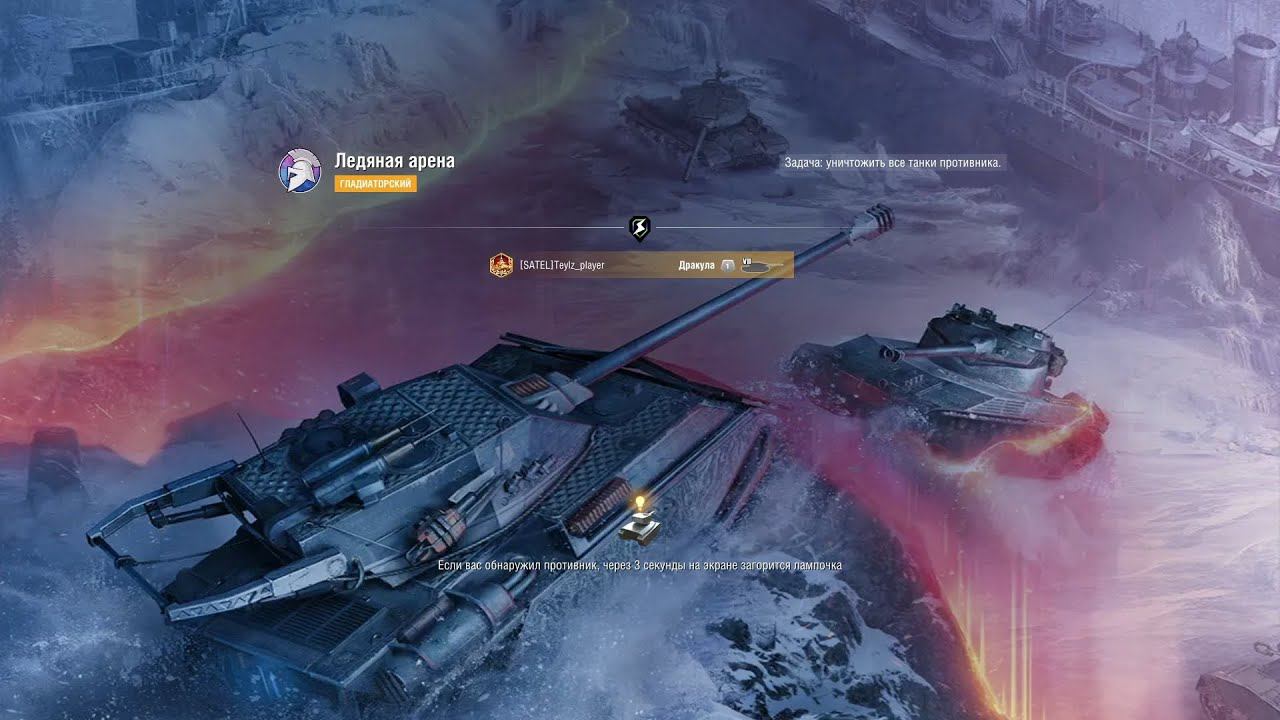Select the [SATEL]Teylz_player row
The image size is (1280, 720).
(x=641, y=265)
